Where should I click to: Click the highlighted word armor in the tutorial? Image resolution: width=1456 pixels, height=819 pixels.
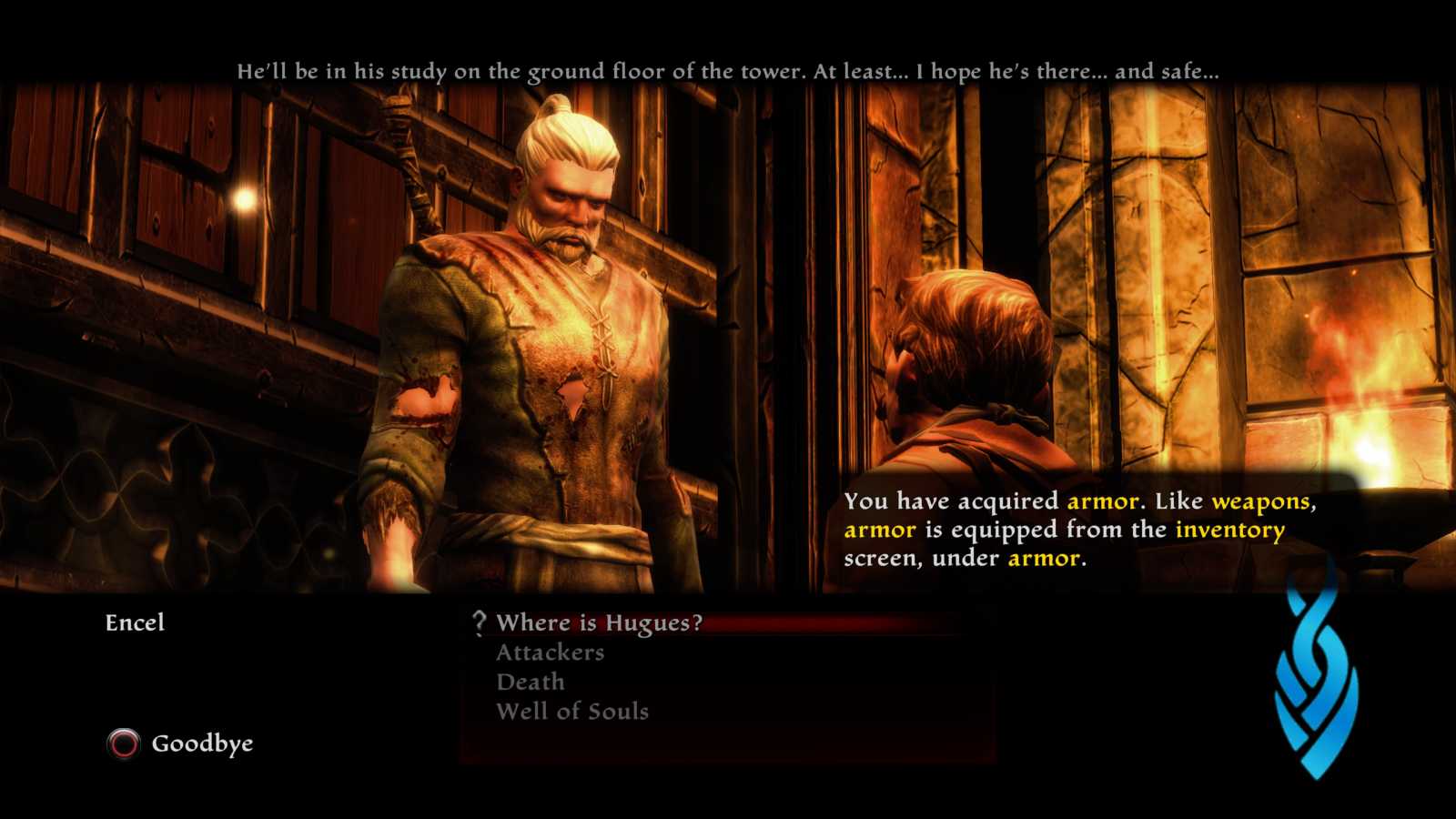tap(1101, 500)
